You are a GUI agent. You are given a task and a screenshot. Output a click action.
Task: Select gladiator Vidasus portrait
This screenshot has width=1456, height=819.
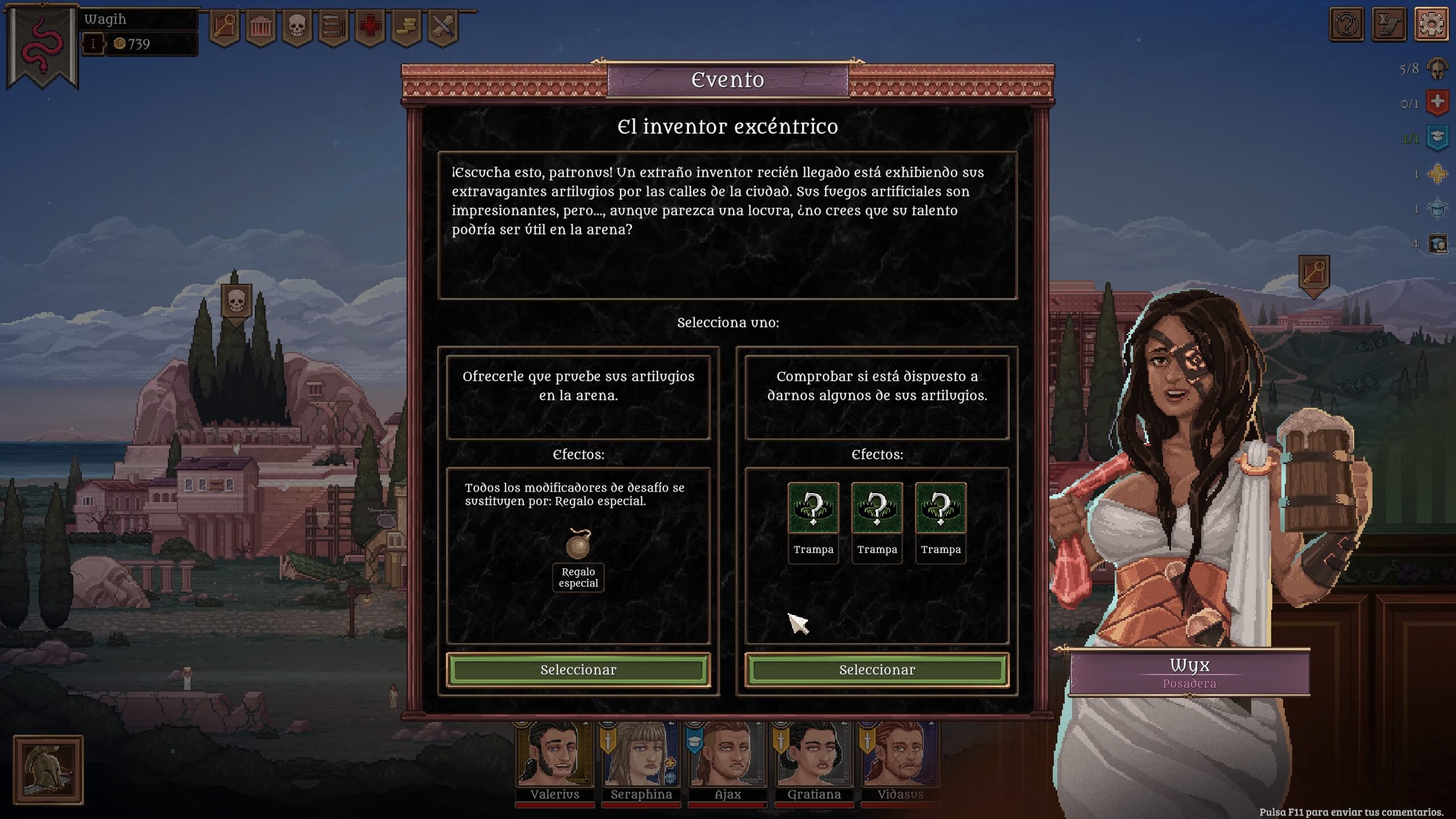coord(900,756)
